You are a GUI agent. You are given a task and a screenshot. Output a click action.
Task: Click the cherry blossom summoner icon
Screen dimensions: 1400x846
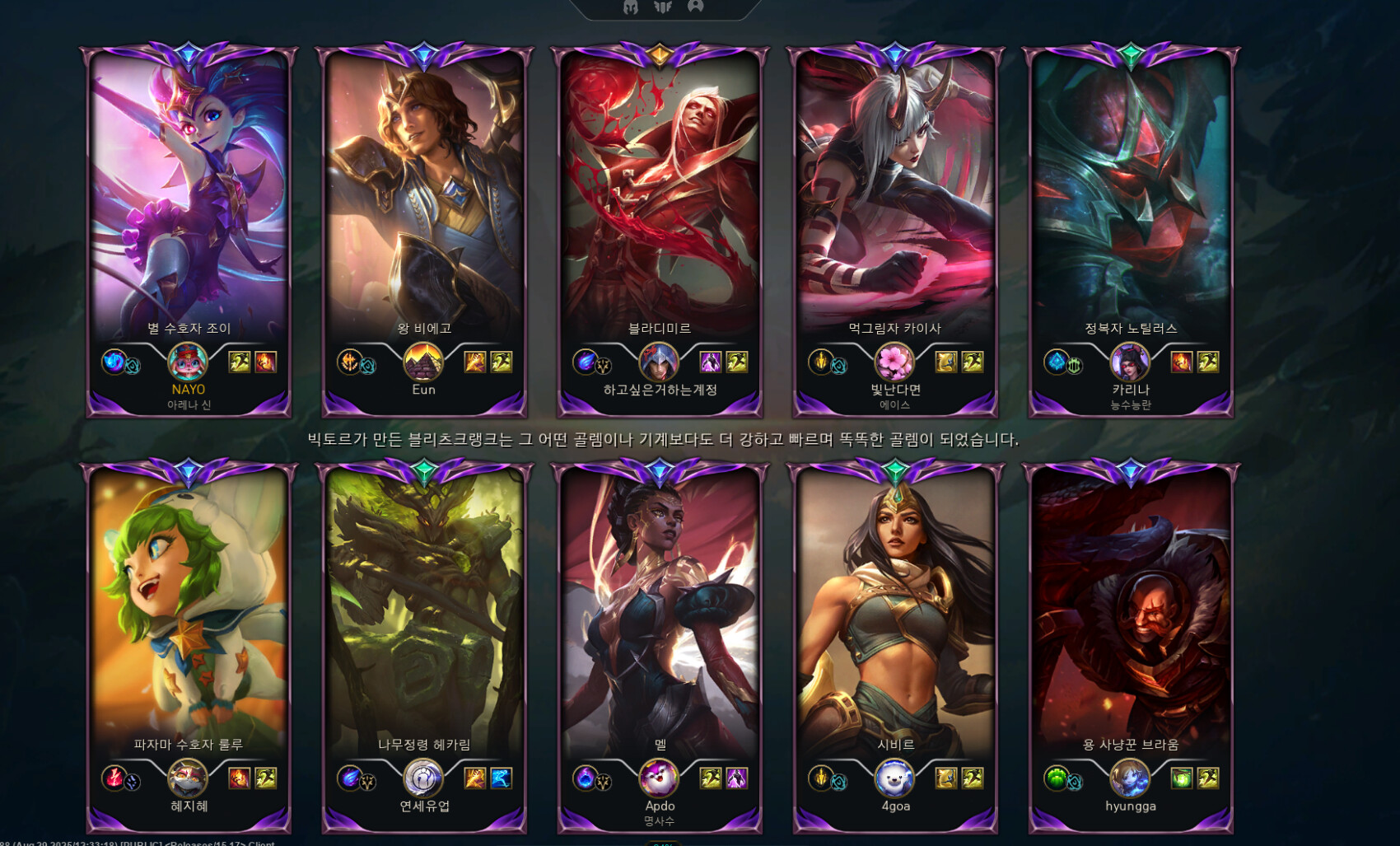[894, 362]
